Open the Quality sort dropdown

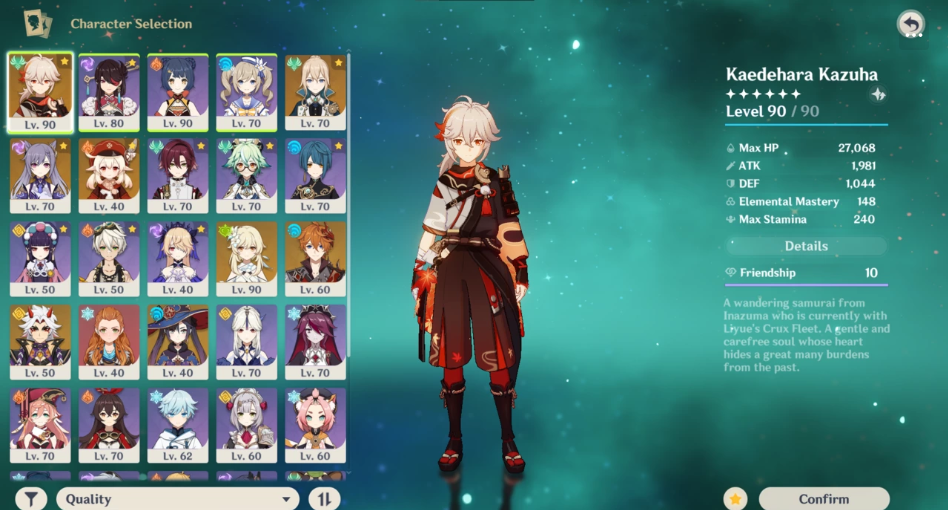[178, 498]
